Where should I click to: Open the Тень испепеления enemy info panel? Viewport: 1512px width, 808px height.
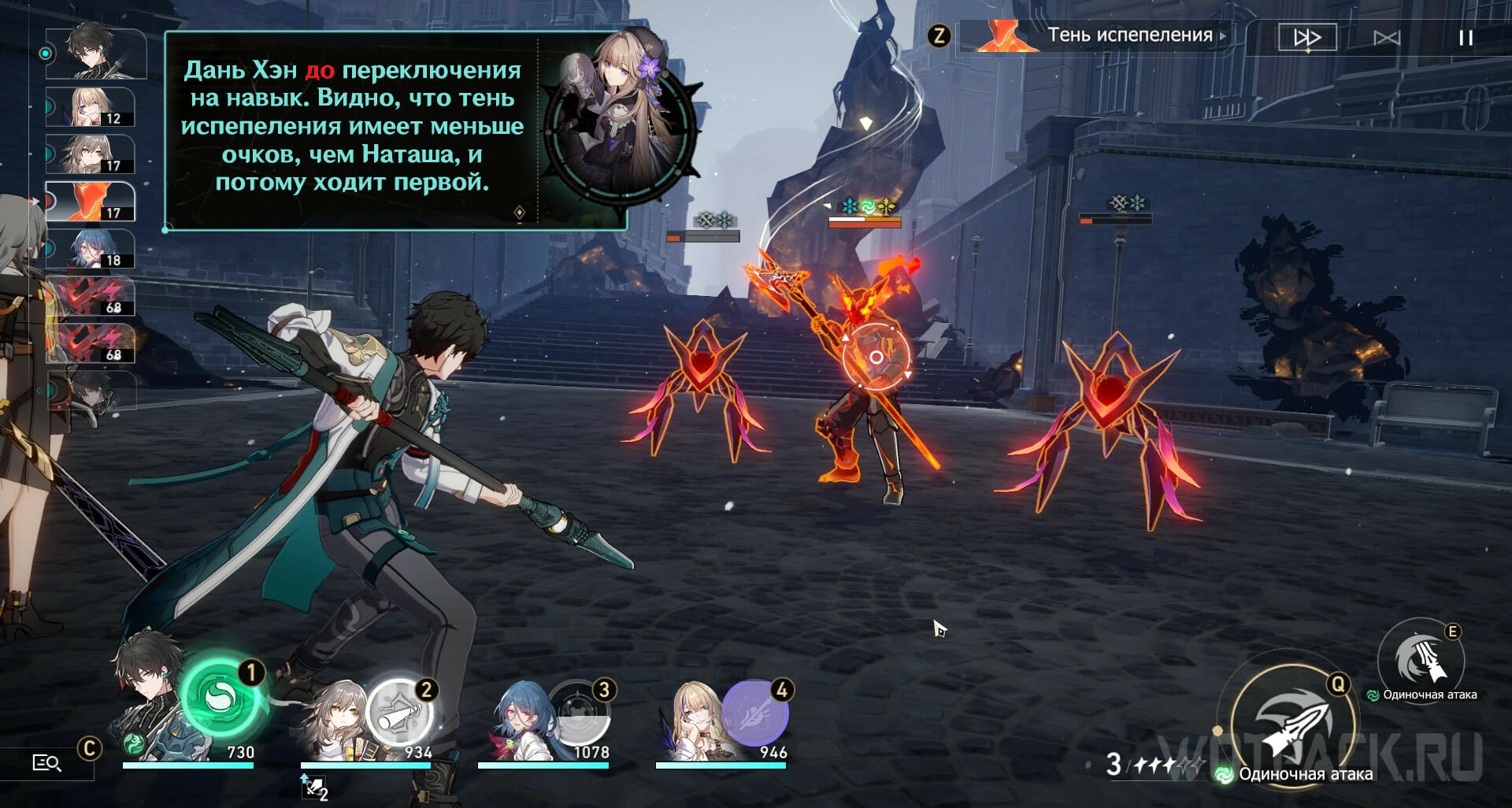pyautogui.click(x=1095, y=35)
